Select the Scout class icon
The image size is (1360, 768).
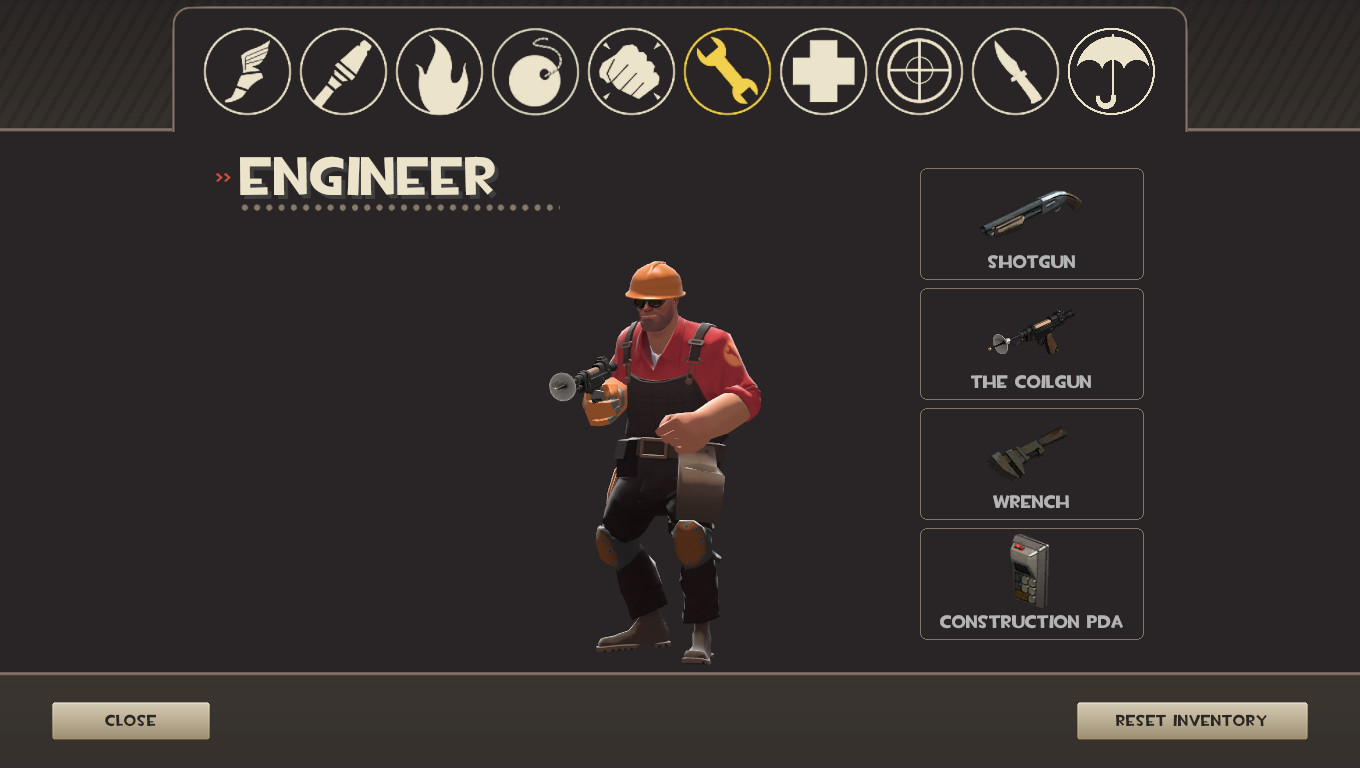(x=246, y=71)
